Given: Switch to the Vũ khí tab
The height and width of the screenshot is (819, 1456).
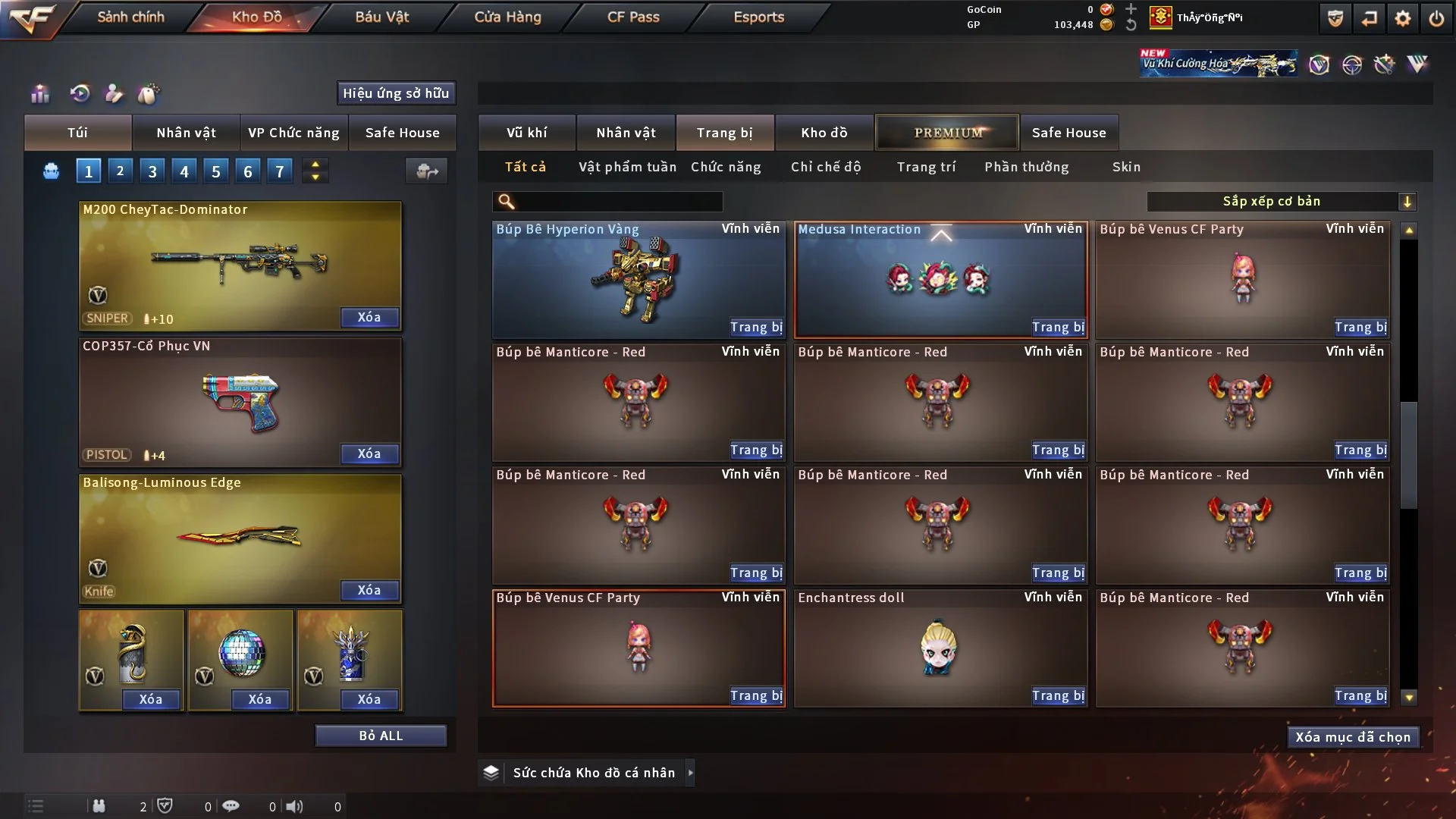Looking at the screenshot, I should (526, 133).
